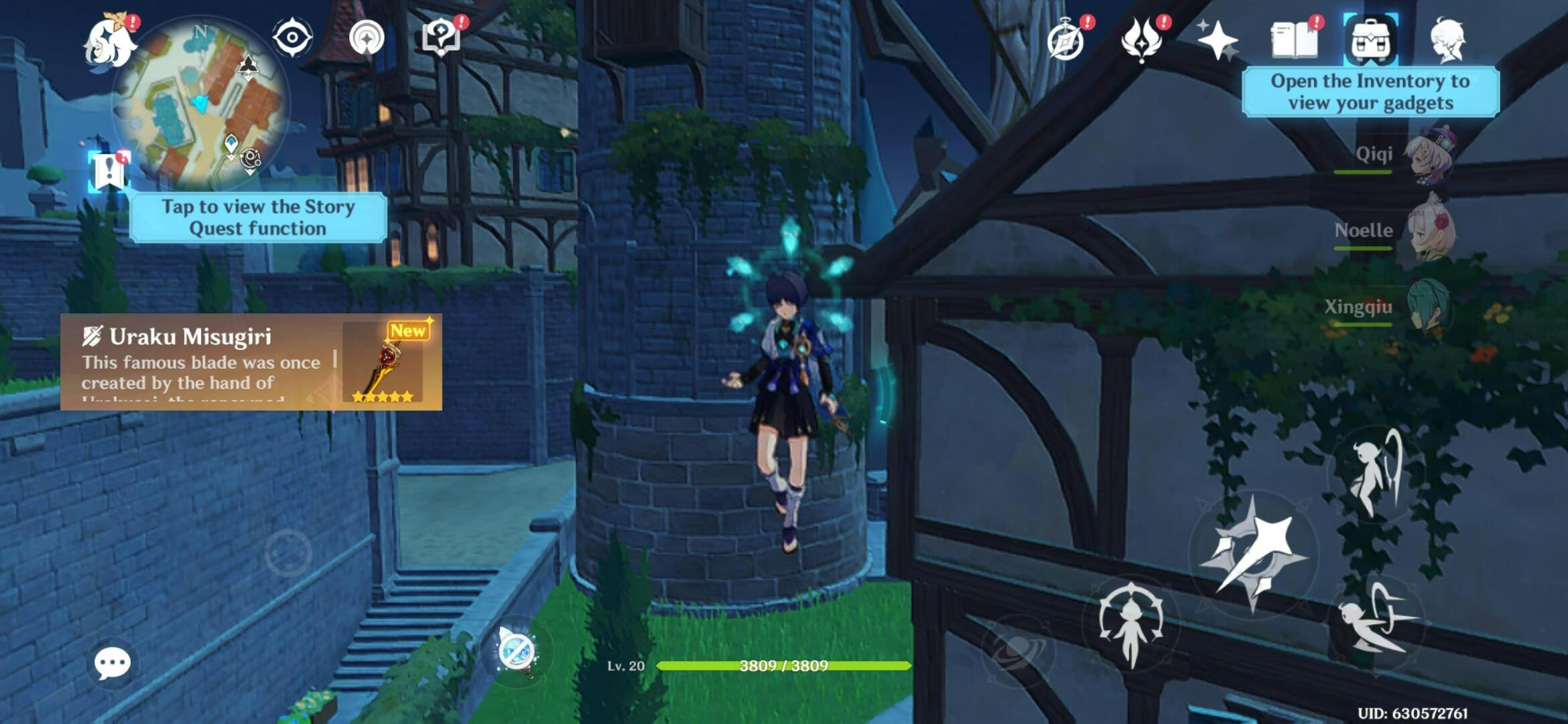Tap the normal attack button

coord(1253,554)
